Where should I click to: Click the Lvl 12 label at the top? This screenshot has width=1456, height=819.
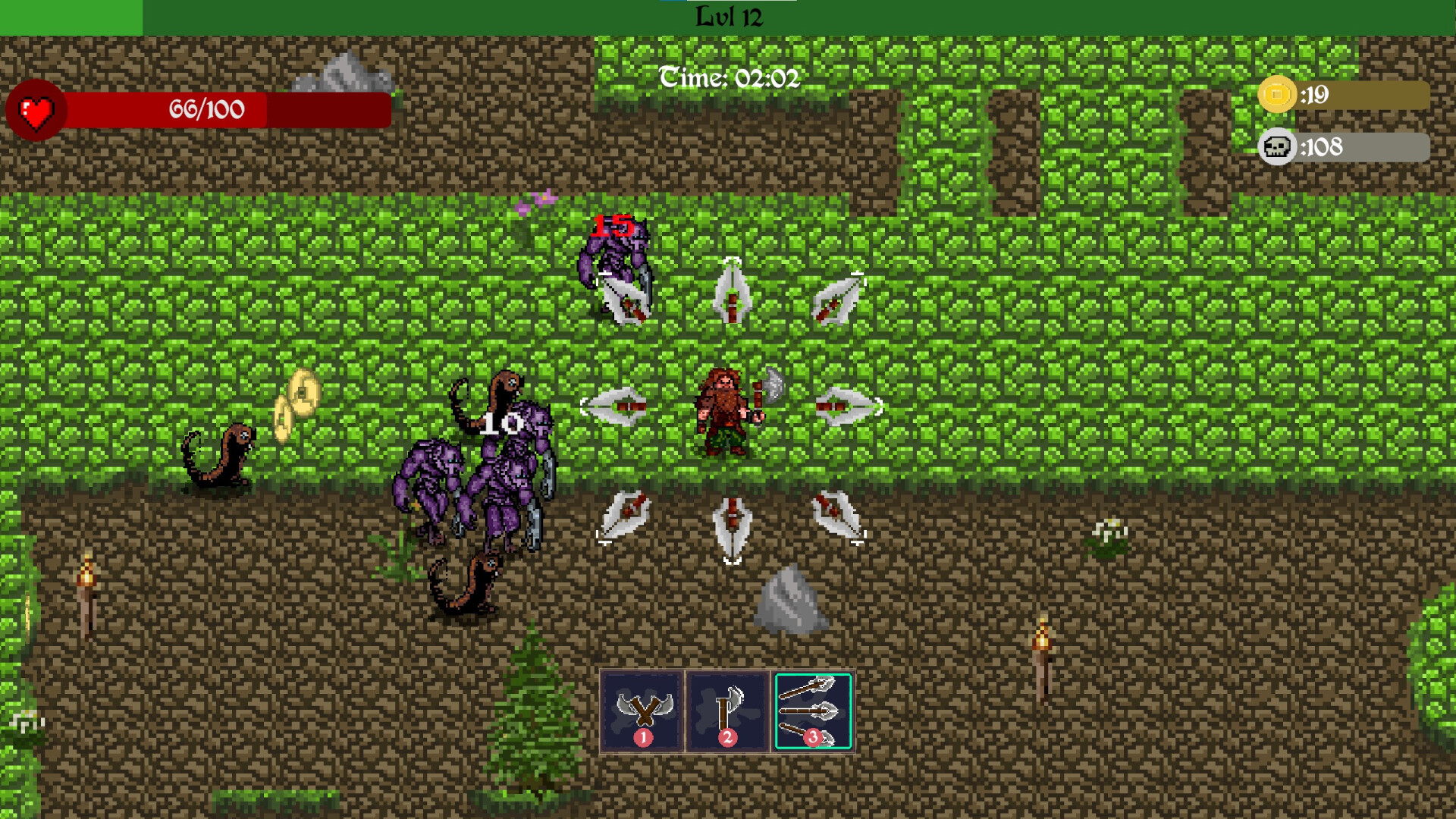tap(728, 15)
